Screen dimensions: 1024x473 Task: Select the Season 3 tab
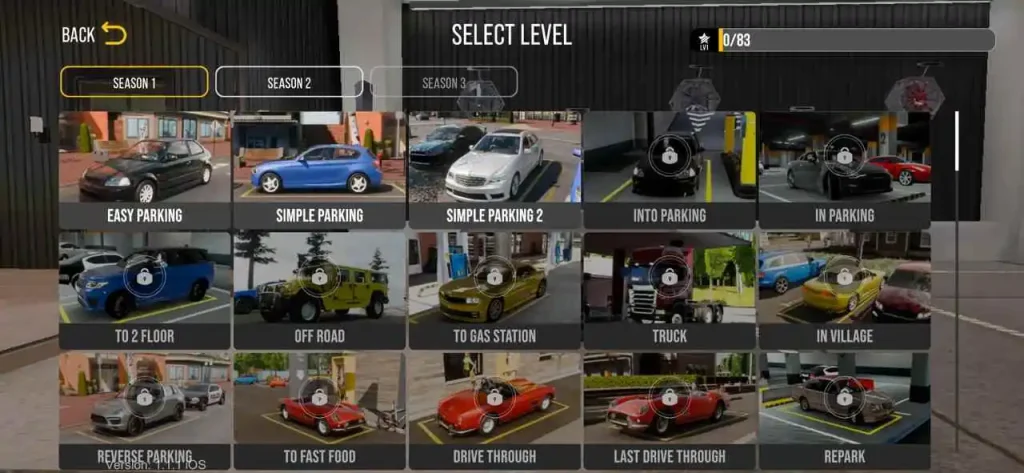coord(444,82)
